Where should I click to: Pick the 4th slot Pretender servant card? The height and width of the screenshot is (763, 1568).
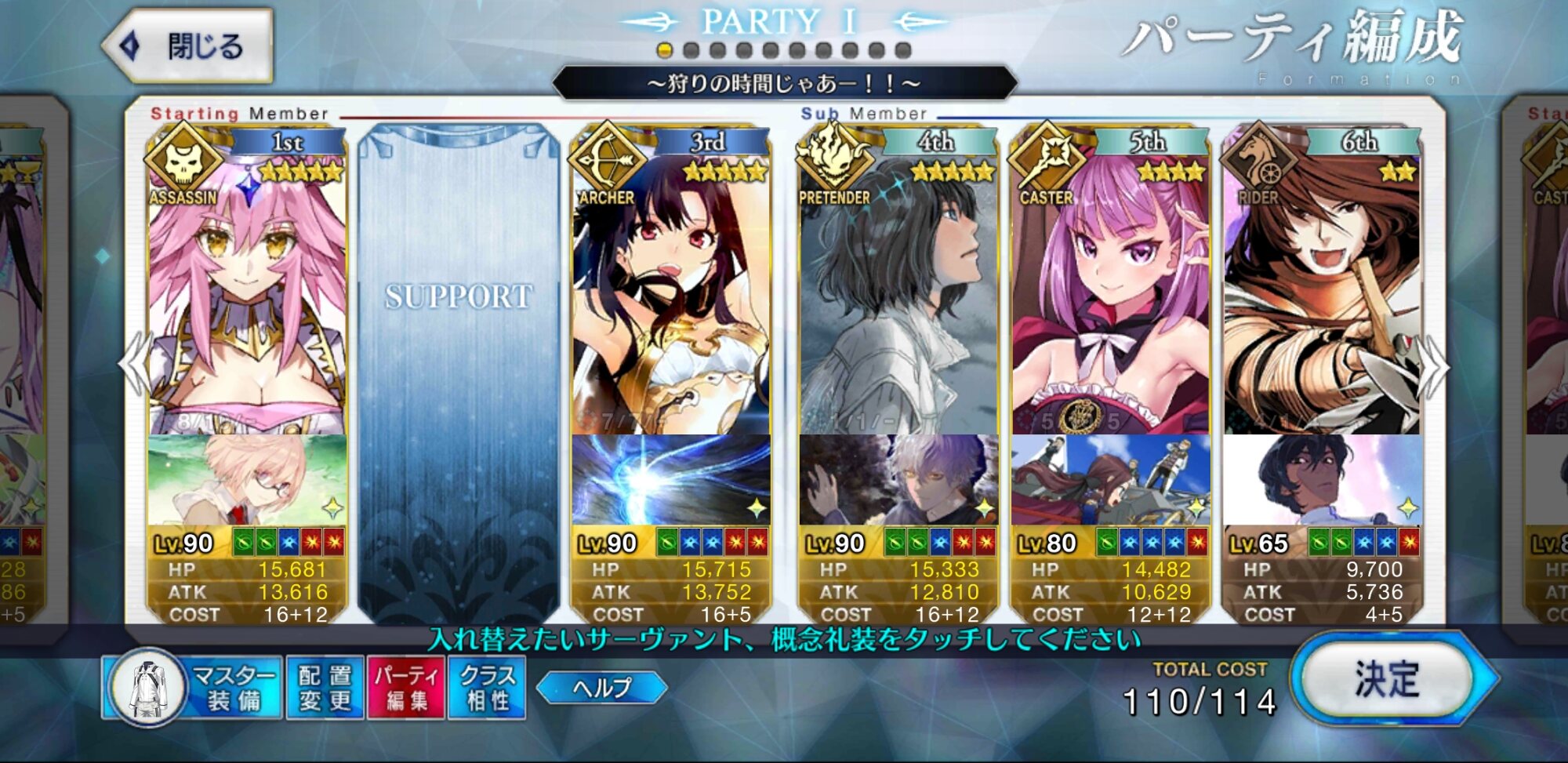898,298
